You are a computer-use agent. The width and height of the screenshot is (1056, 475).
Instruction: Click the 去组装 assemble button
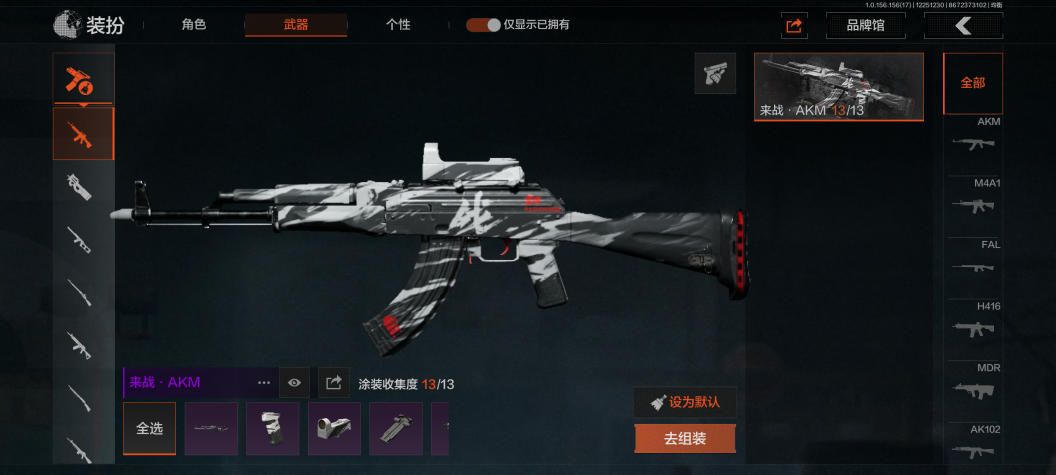pos(685,438)
